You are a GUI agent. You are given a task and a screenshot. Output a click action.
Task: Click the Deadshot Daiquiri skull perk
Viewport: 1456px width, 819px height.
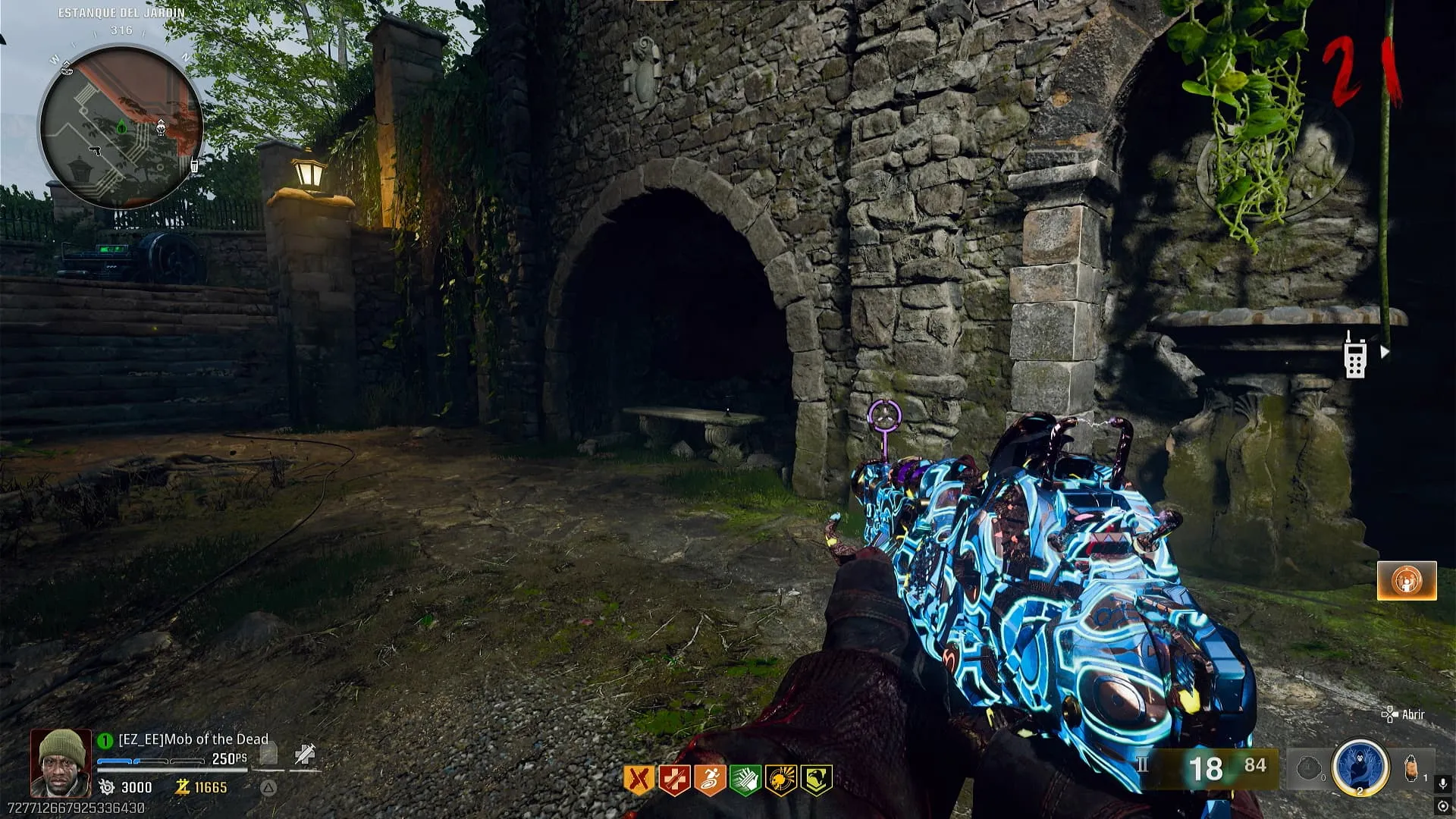pyautogui.click(x=780, y=780)
